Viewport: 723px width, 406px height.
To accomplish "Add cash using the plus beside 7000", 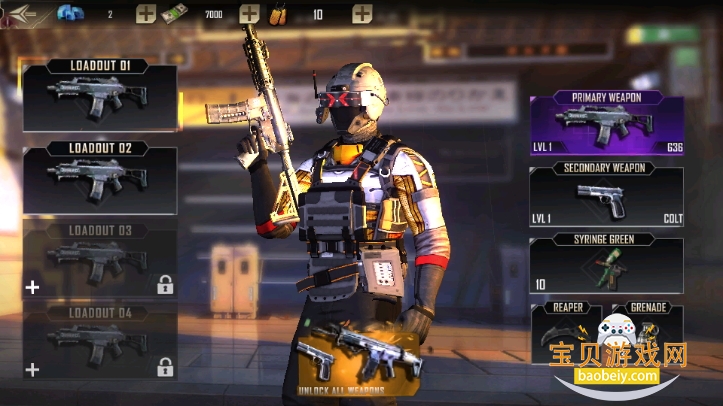I will click(x=249, y=14).
